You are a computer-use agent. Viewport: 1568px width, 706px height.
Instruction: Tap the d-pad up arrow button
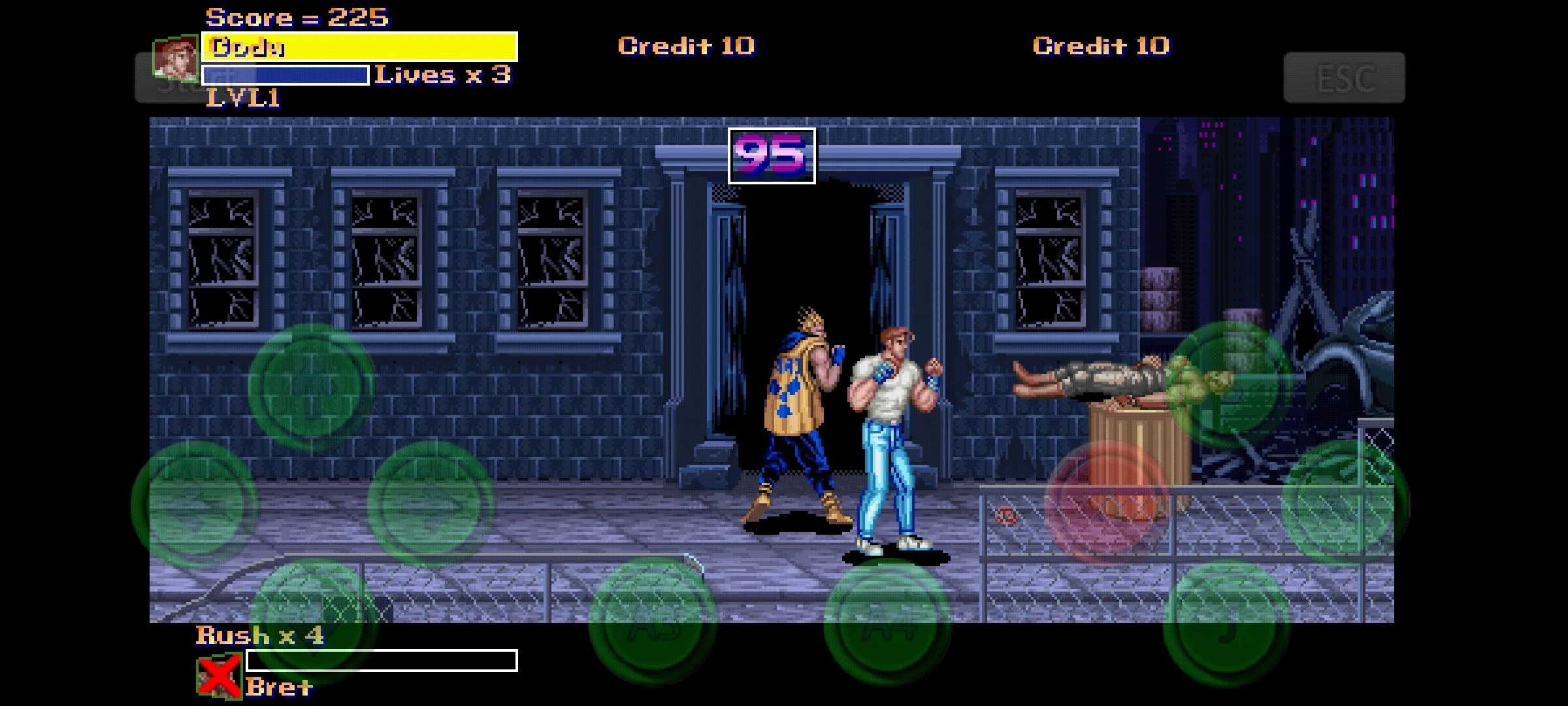pos(312,387)
